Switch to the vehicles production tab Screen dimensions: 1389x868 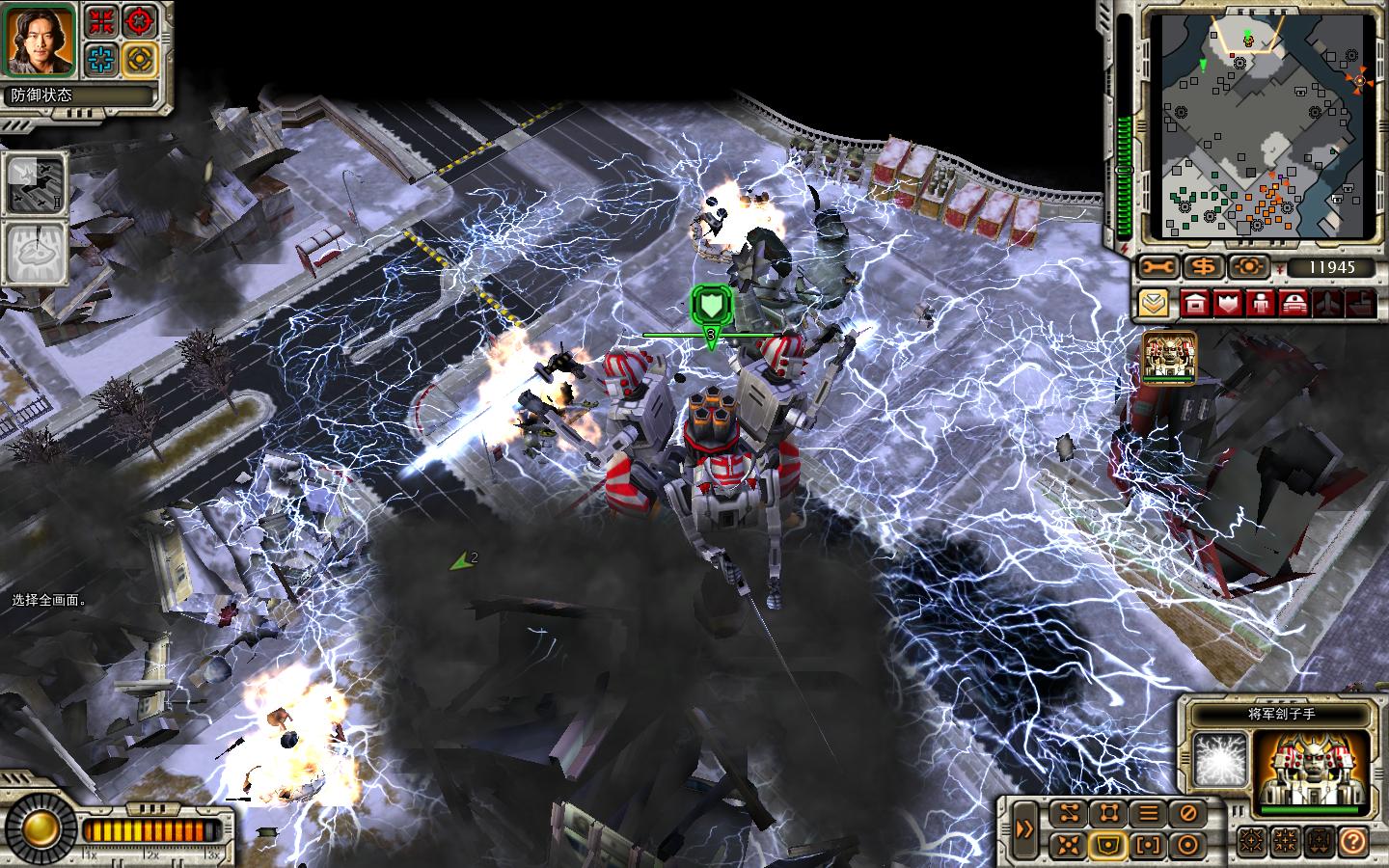pos(1293,303)
